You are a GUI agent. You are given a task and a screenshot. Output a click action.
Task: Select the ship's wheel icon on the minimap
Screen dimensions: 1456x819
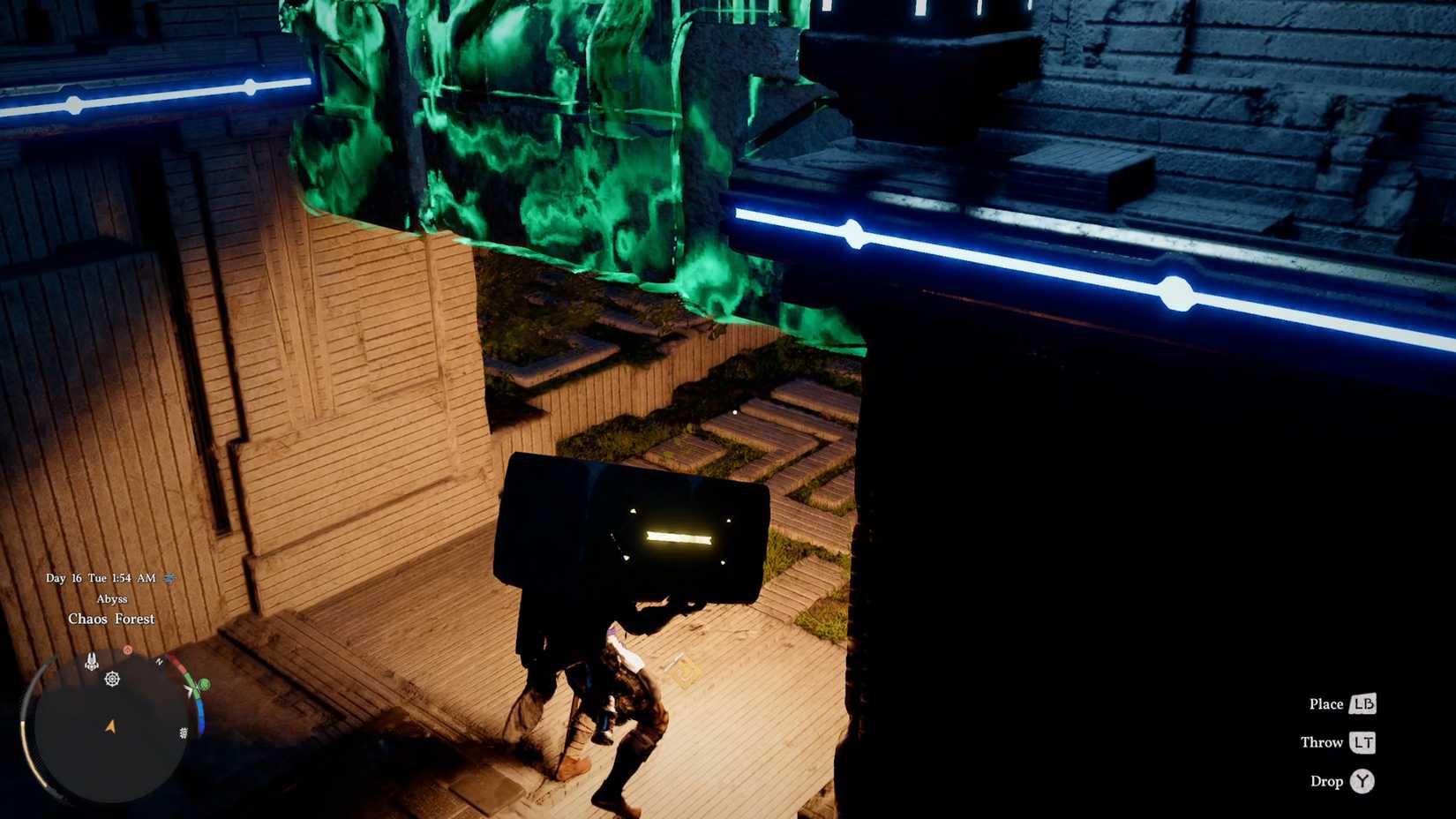click(x=112, y=680)
